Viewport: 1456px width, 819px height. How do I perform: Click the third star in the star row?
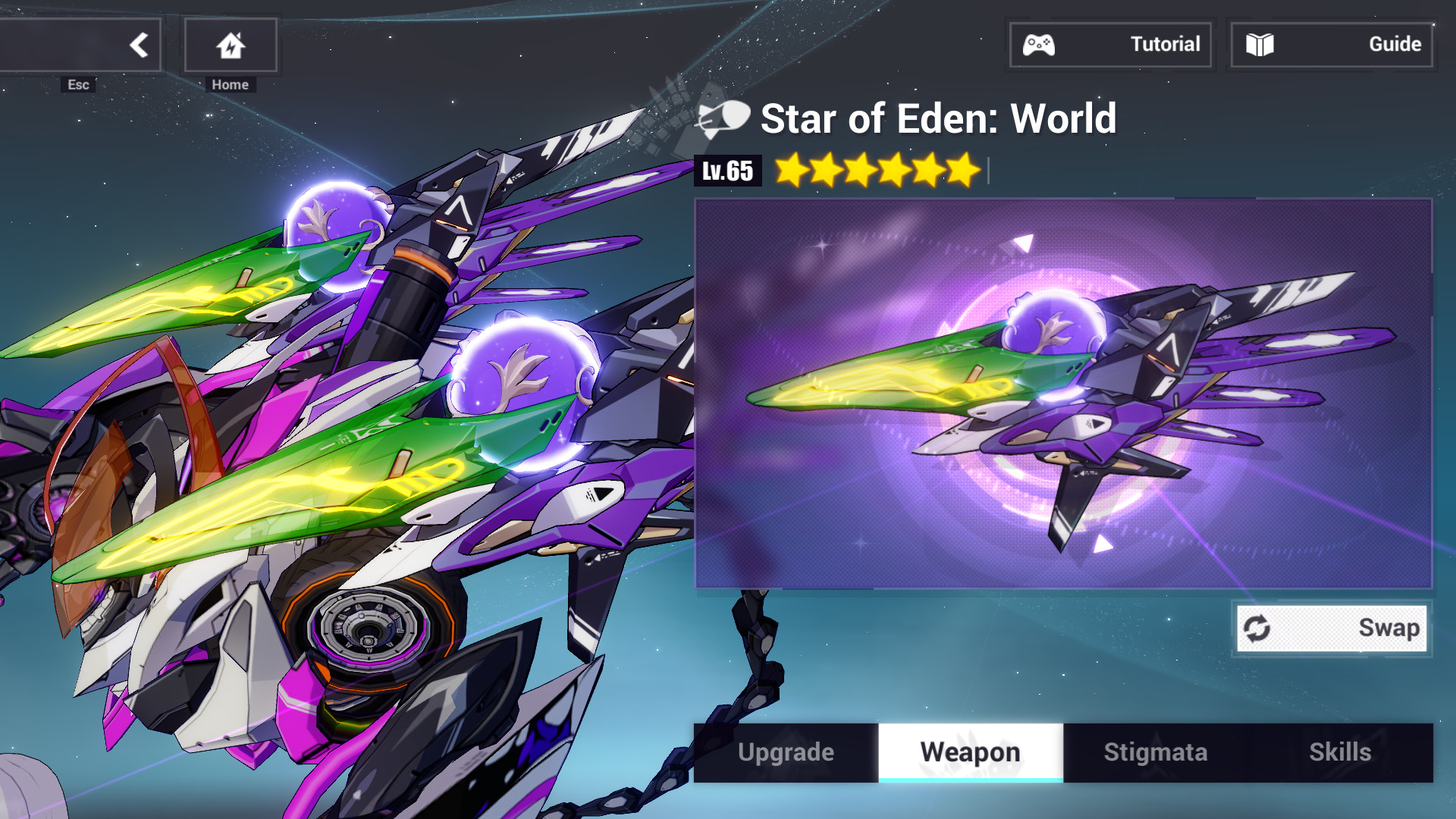click(x=859, y=171)
